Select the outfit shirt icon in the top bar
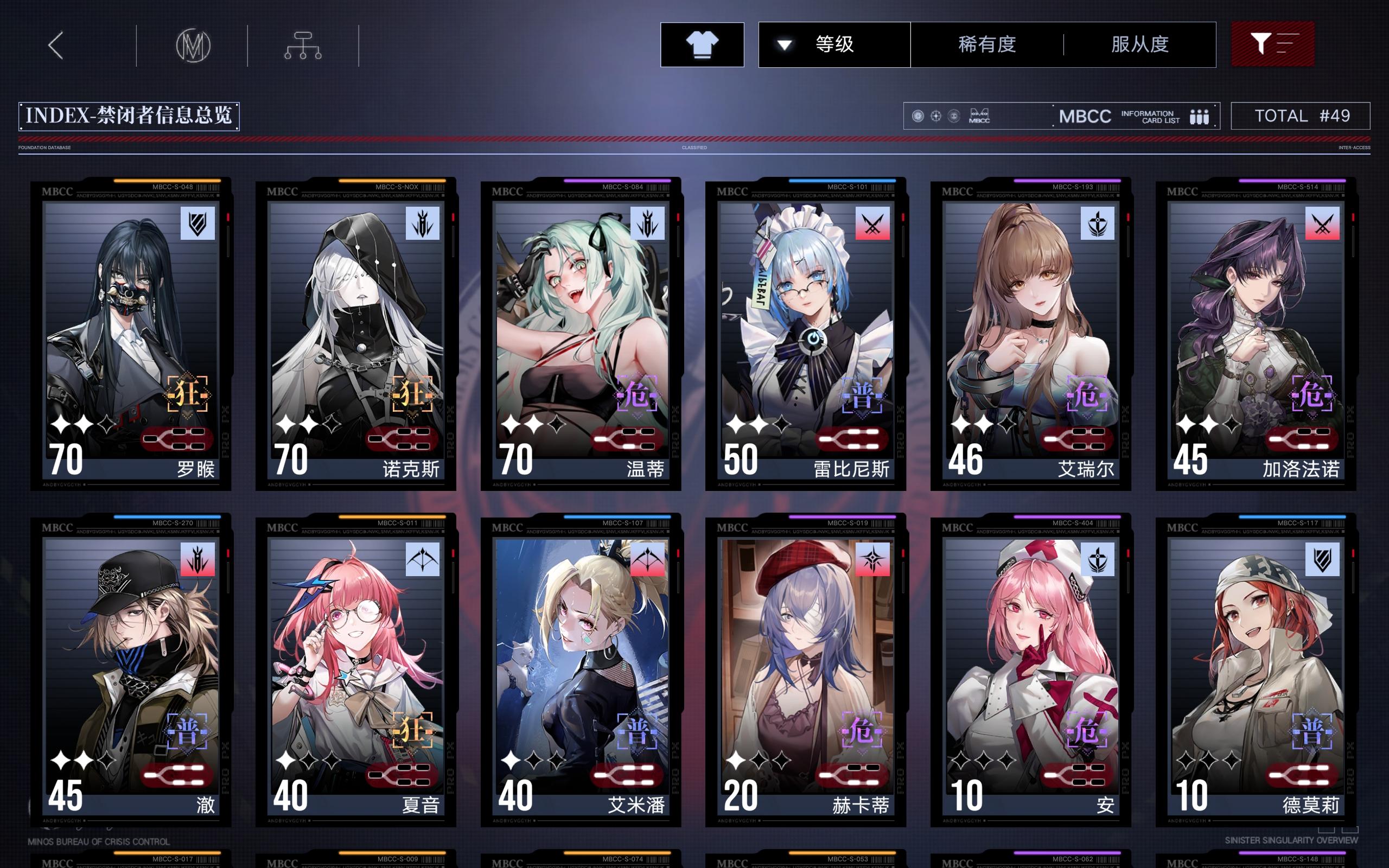Image resolution: width=1389 pixels, height=868 pixels. point(702,44)
